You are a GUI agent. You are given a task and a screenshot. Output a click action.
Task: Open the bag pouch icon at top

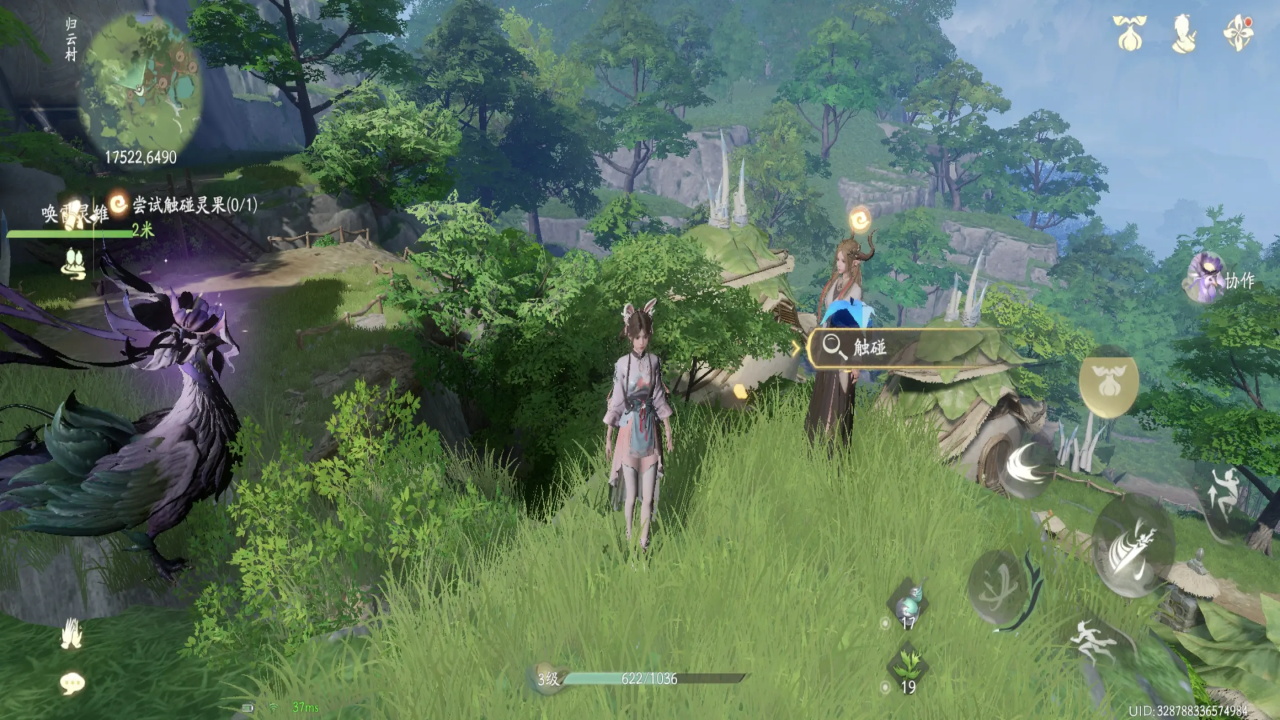(x=1130, y=33)
